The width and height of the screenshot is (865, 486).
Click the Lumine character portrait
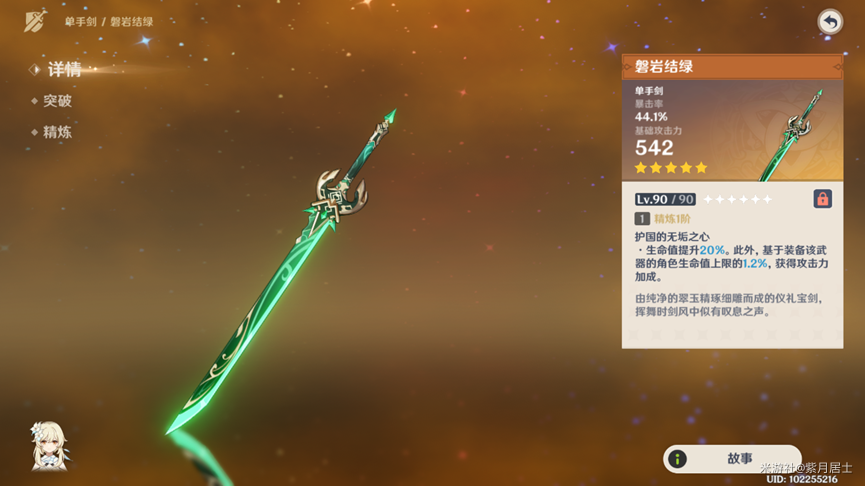(x=50, y=445)
